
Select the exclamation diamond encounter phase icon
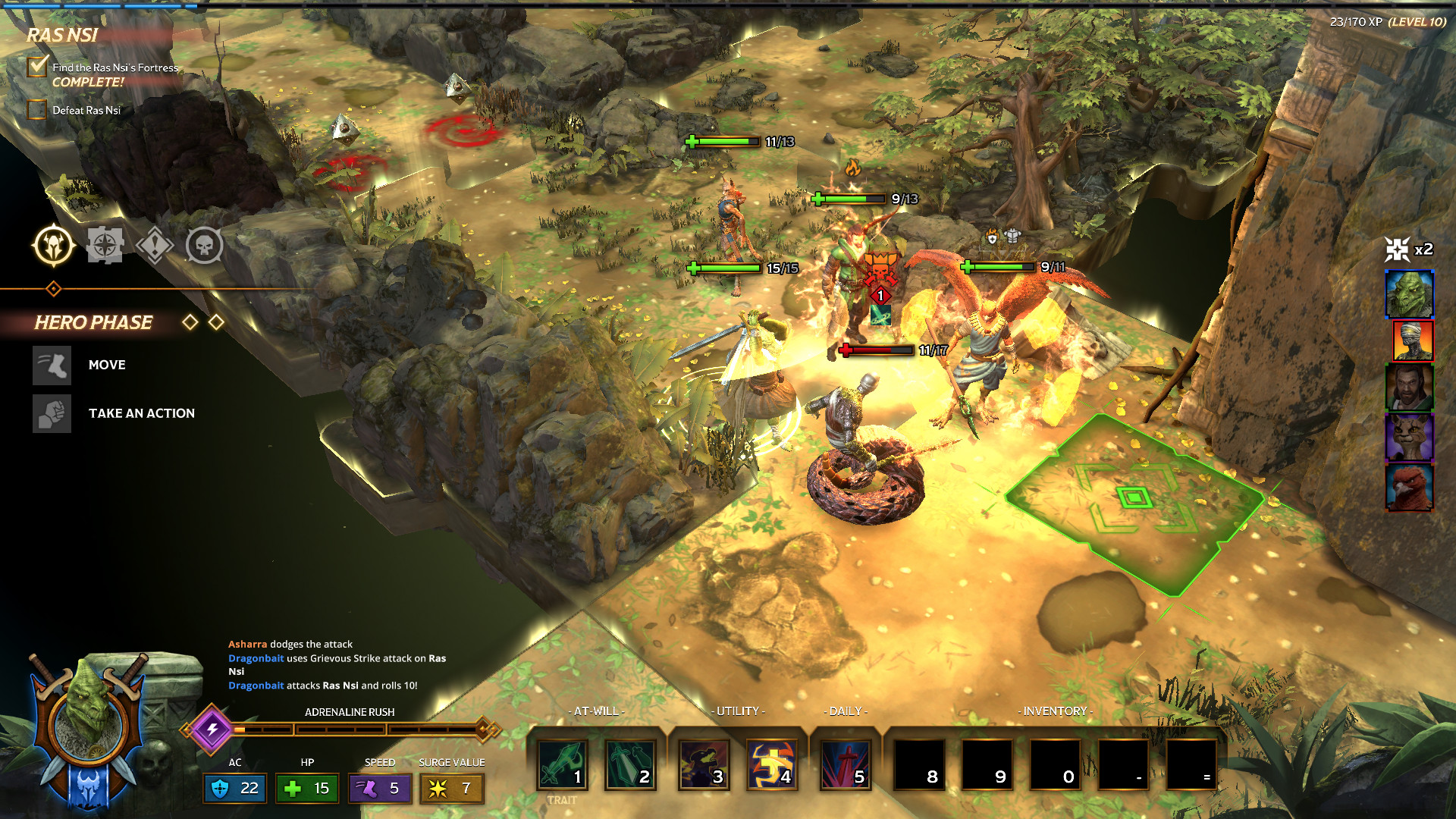[x=155, y=246]
